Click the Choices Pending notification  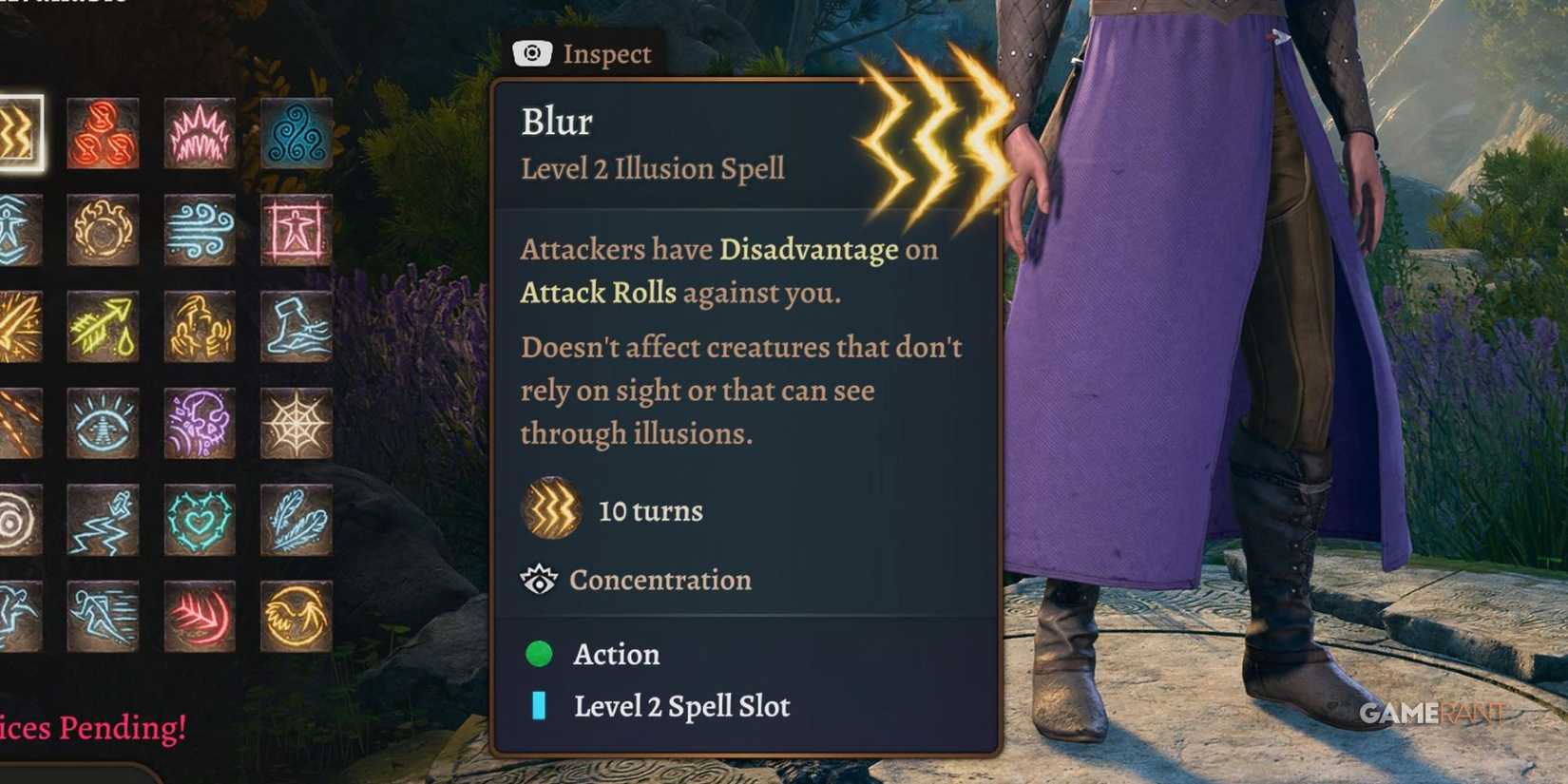point(90,728)
